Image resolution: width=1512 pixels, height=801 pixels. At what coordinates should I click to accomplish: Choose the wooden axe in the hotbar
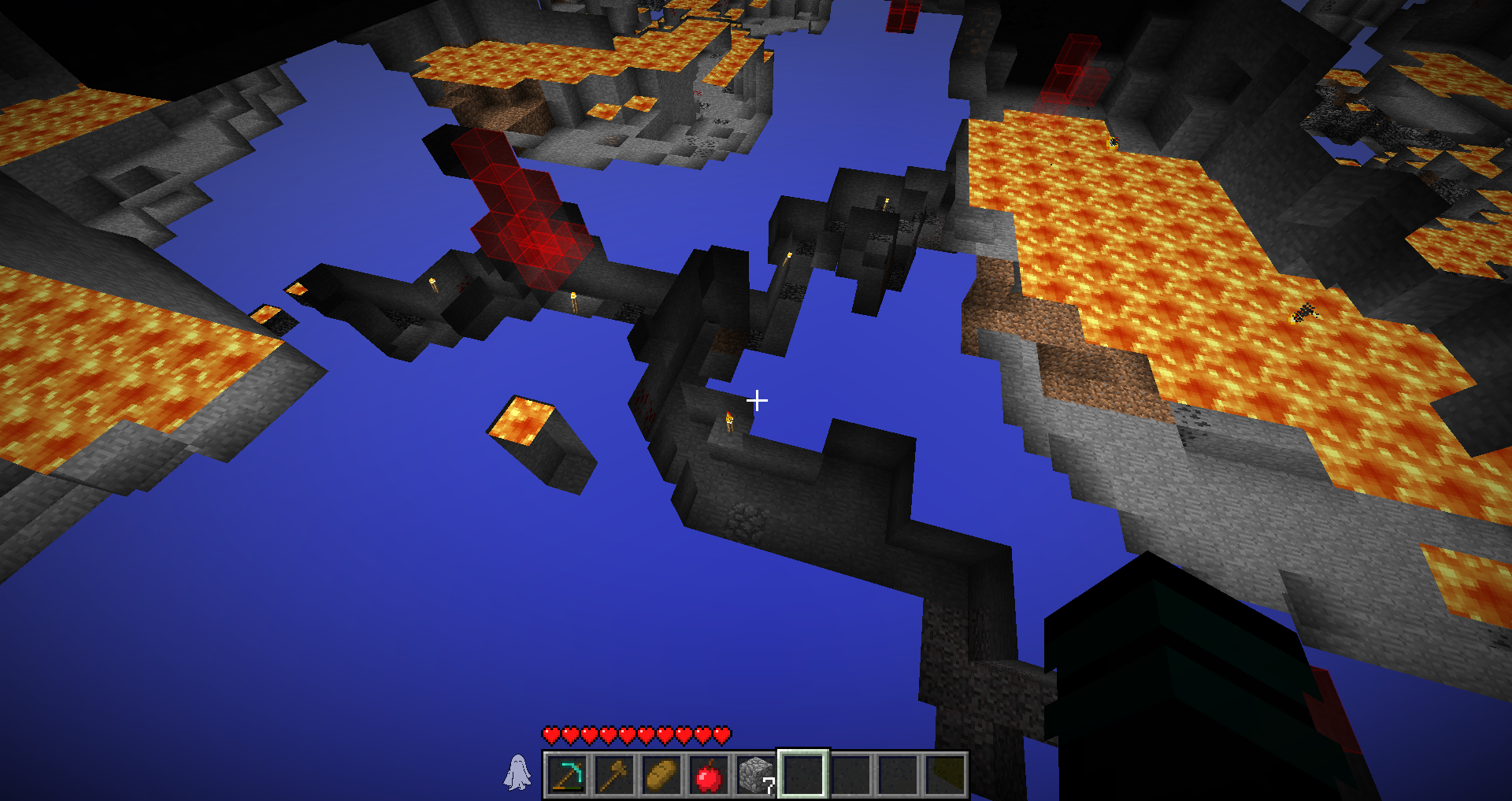613,775
